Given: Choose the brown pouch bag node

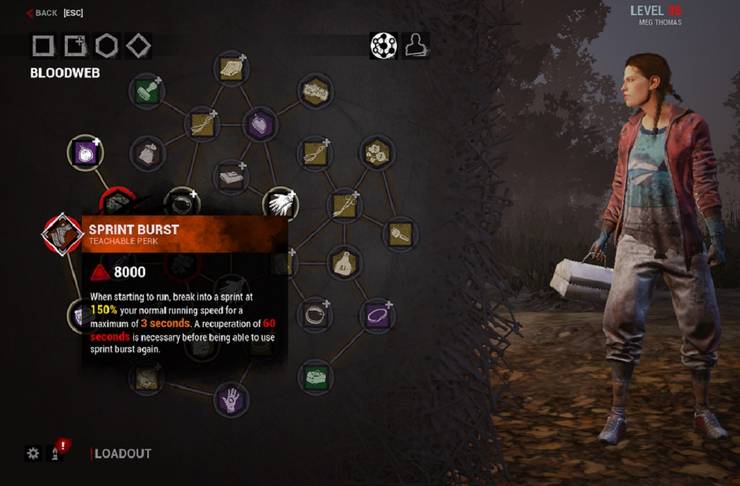Looking at the screenshot, I should (344, 262).
